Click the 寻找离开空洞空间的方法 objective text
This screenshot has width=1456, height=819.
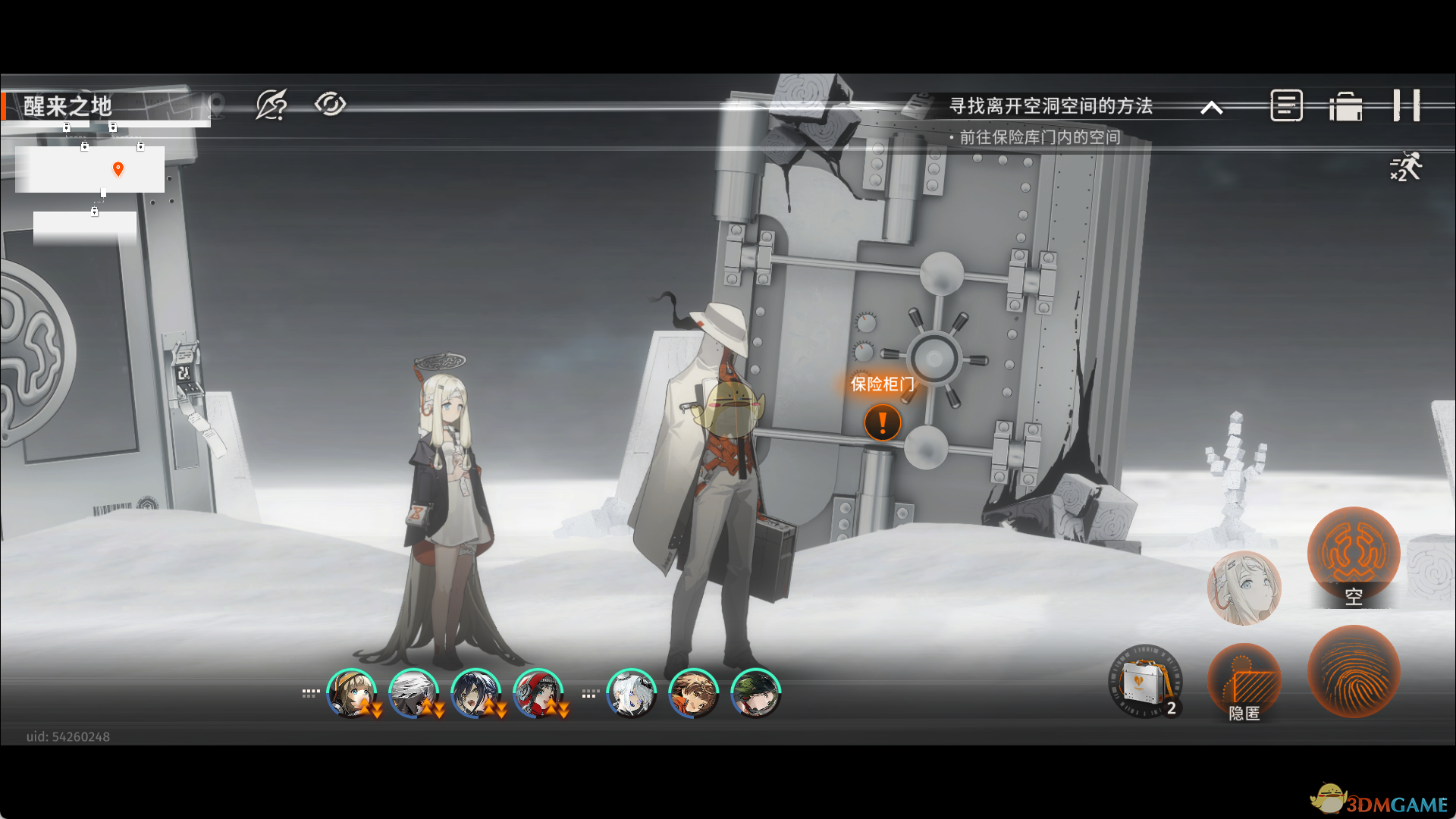[1051, 106]
